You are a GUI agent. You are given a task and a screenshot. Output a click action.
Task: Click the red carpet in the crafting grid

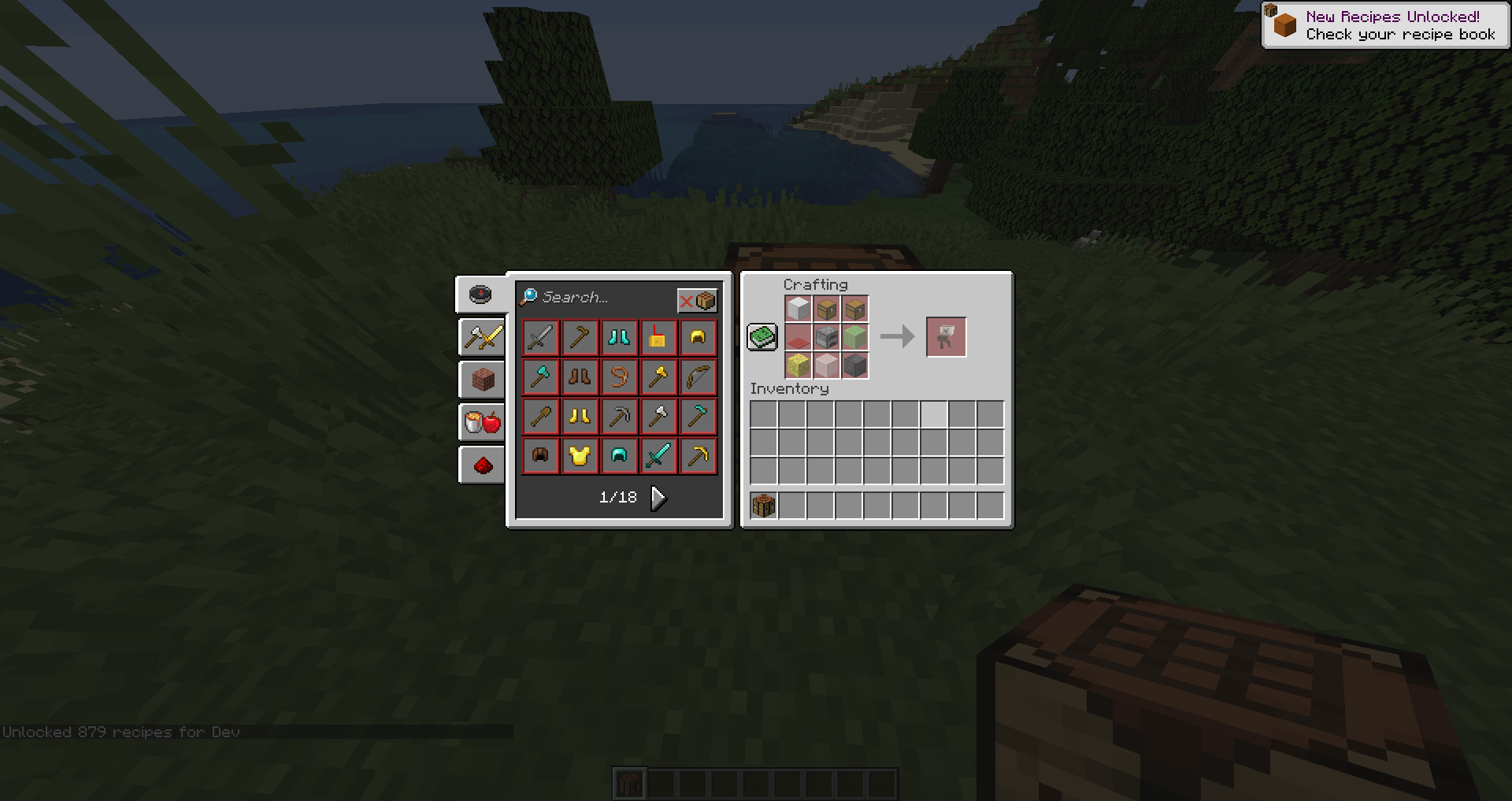[798, 336]
